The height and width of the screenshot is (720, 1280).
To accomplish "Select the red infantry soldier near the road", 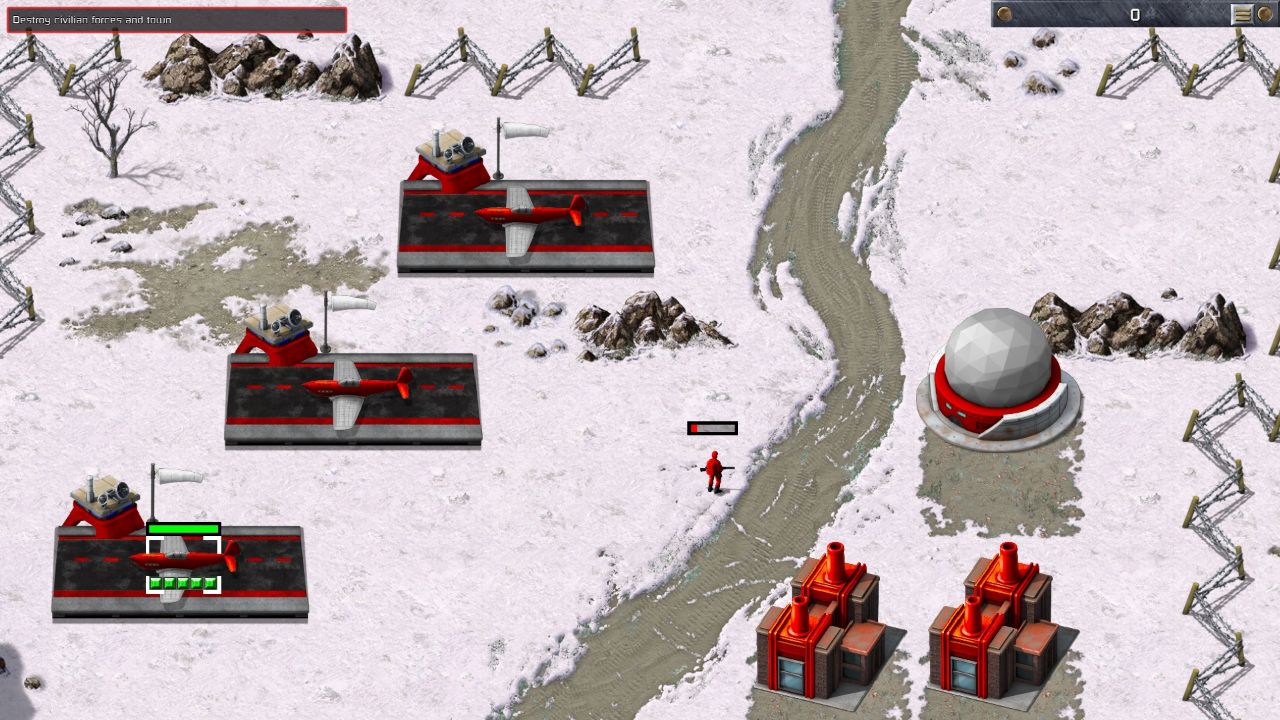I will point(713,470).
